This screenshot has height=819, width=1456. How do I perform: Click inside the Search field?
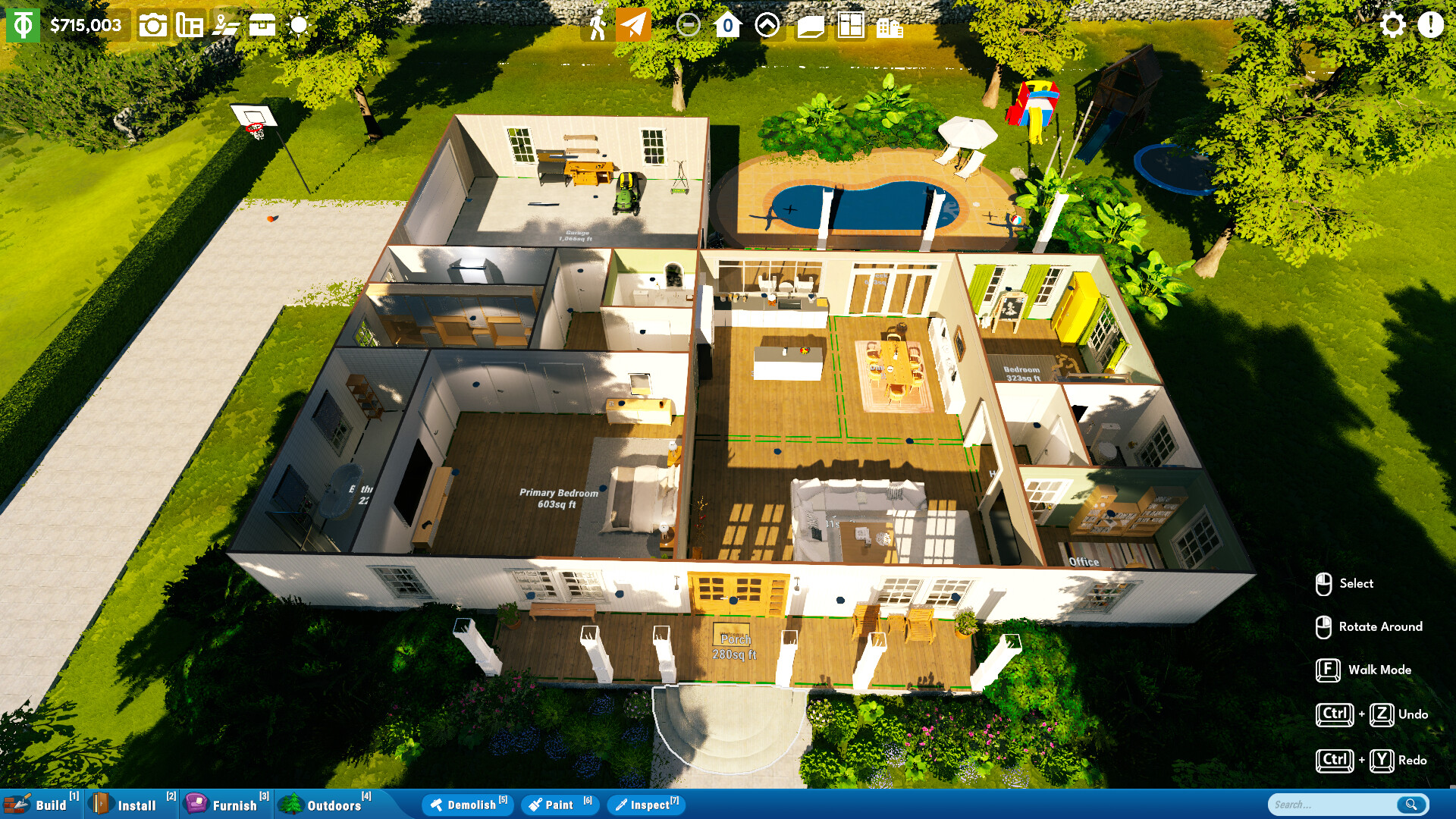(x=1335, y=804)
